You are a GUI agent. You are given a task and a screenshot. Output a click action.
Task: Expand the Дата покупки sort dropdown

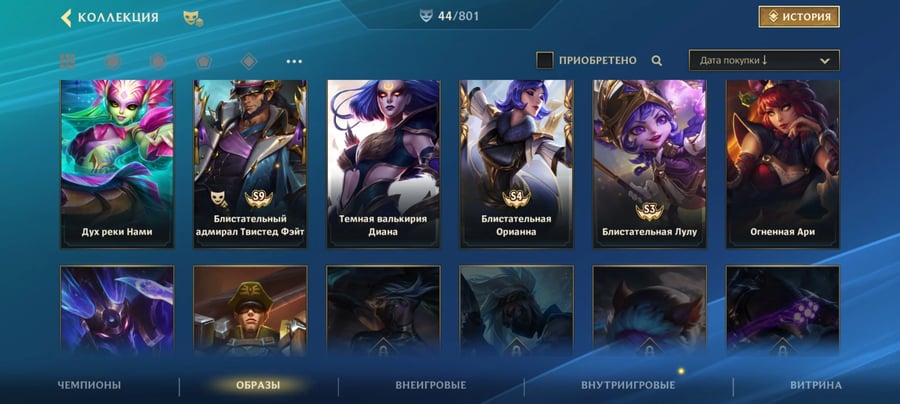764,60
